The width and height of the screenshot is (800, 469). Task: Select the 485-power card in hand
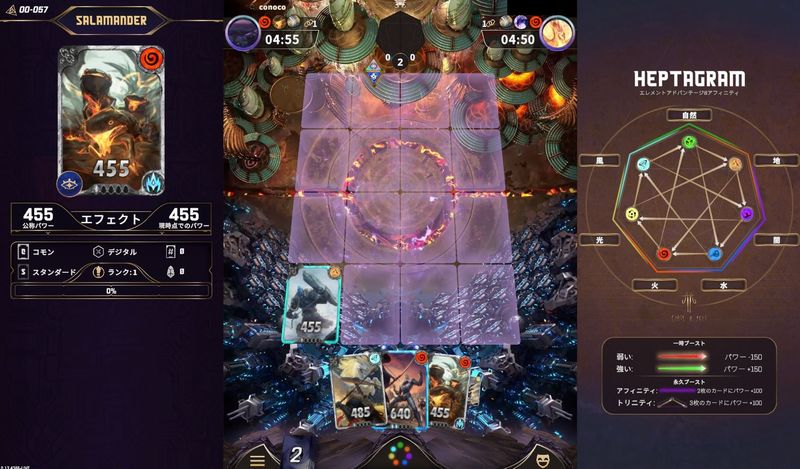pyautogui.click(x=354, y=389)
